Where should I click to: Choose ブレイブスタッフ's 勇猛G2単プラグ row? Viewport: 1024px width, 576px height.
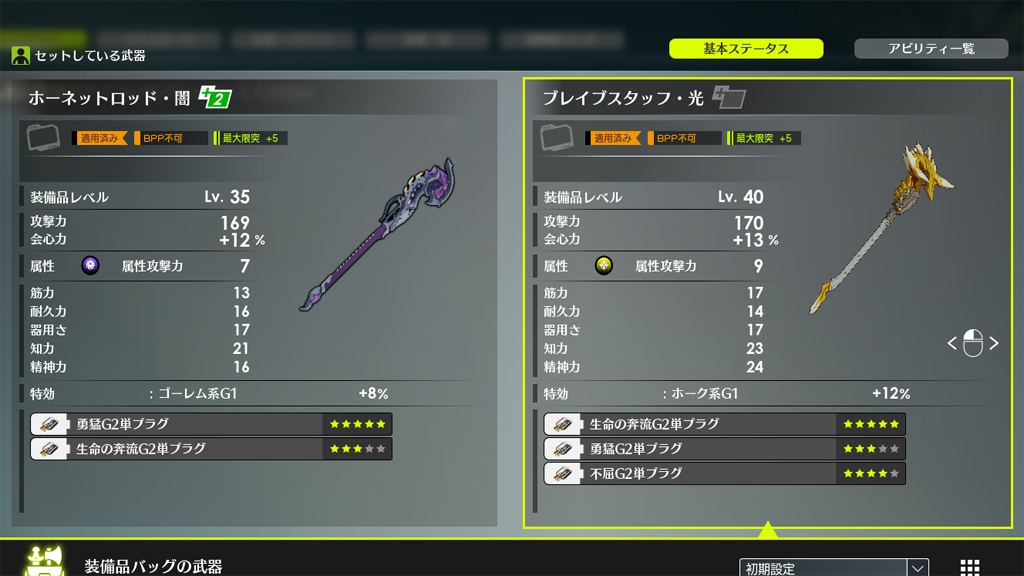pyautogui.click(x=724, y=449)
